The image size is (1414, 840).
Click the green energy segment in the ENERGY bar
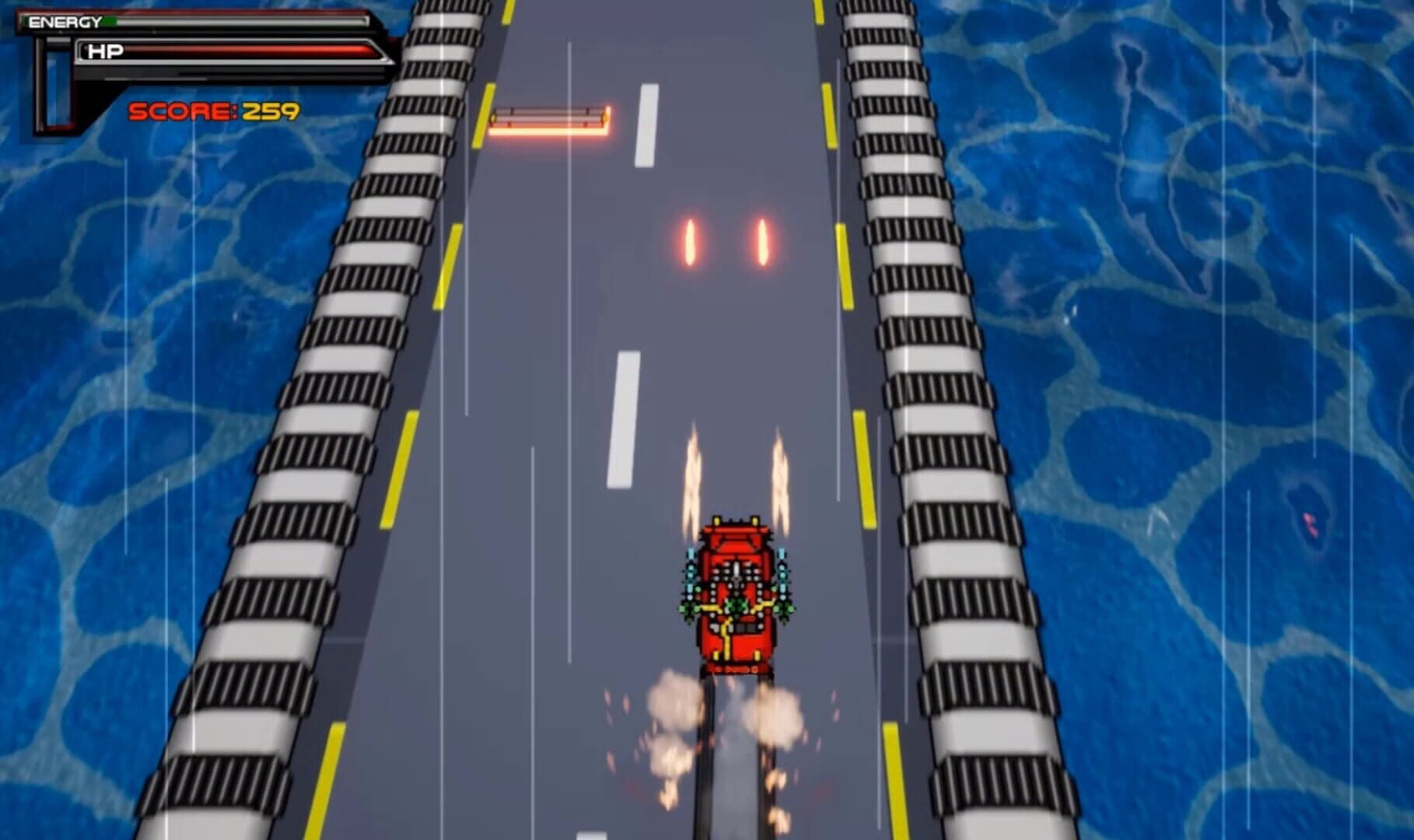(110, 21)
